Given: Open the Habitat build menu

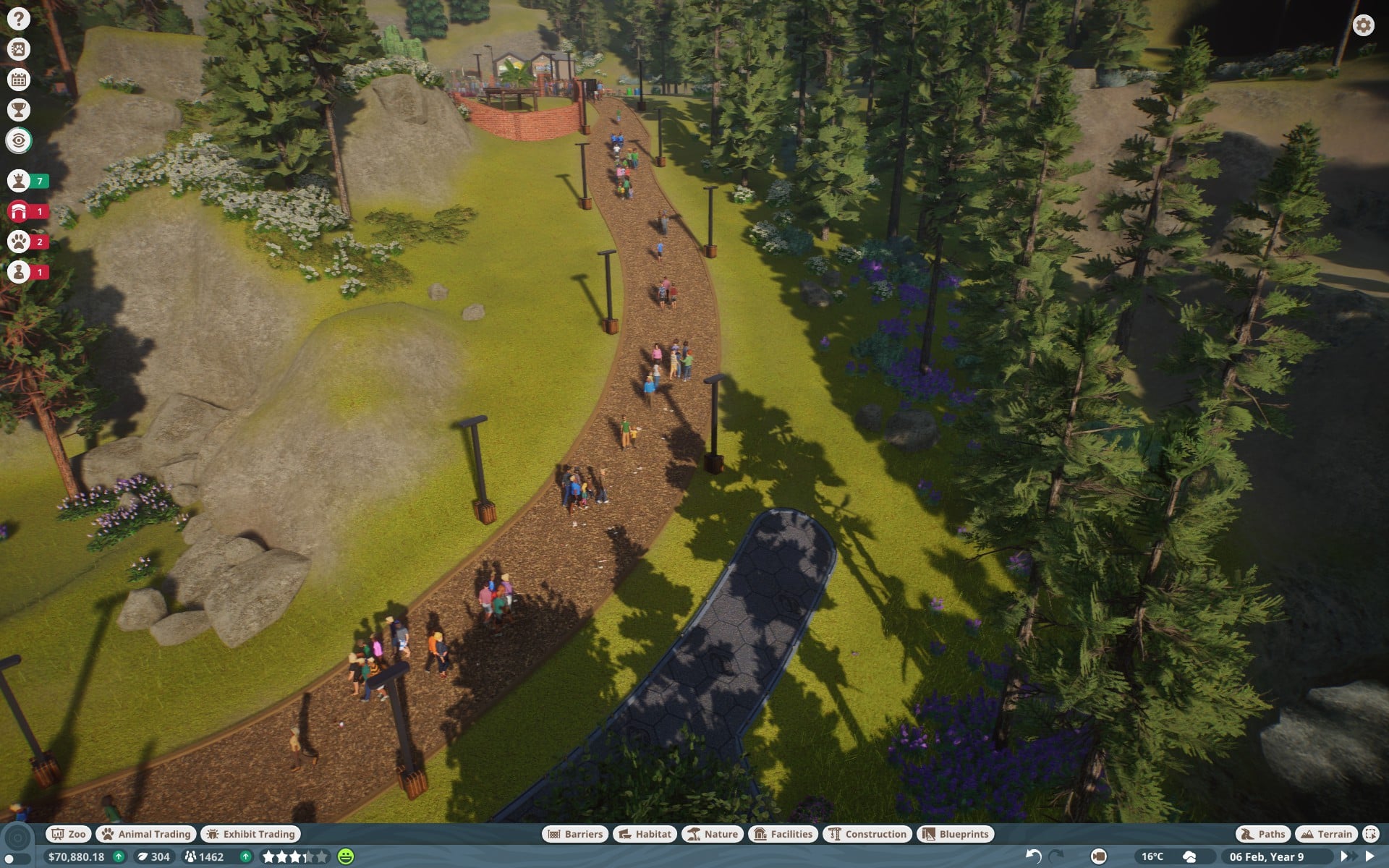Looking at the screenshot, I should (645, 834).
